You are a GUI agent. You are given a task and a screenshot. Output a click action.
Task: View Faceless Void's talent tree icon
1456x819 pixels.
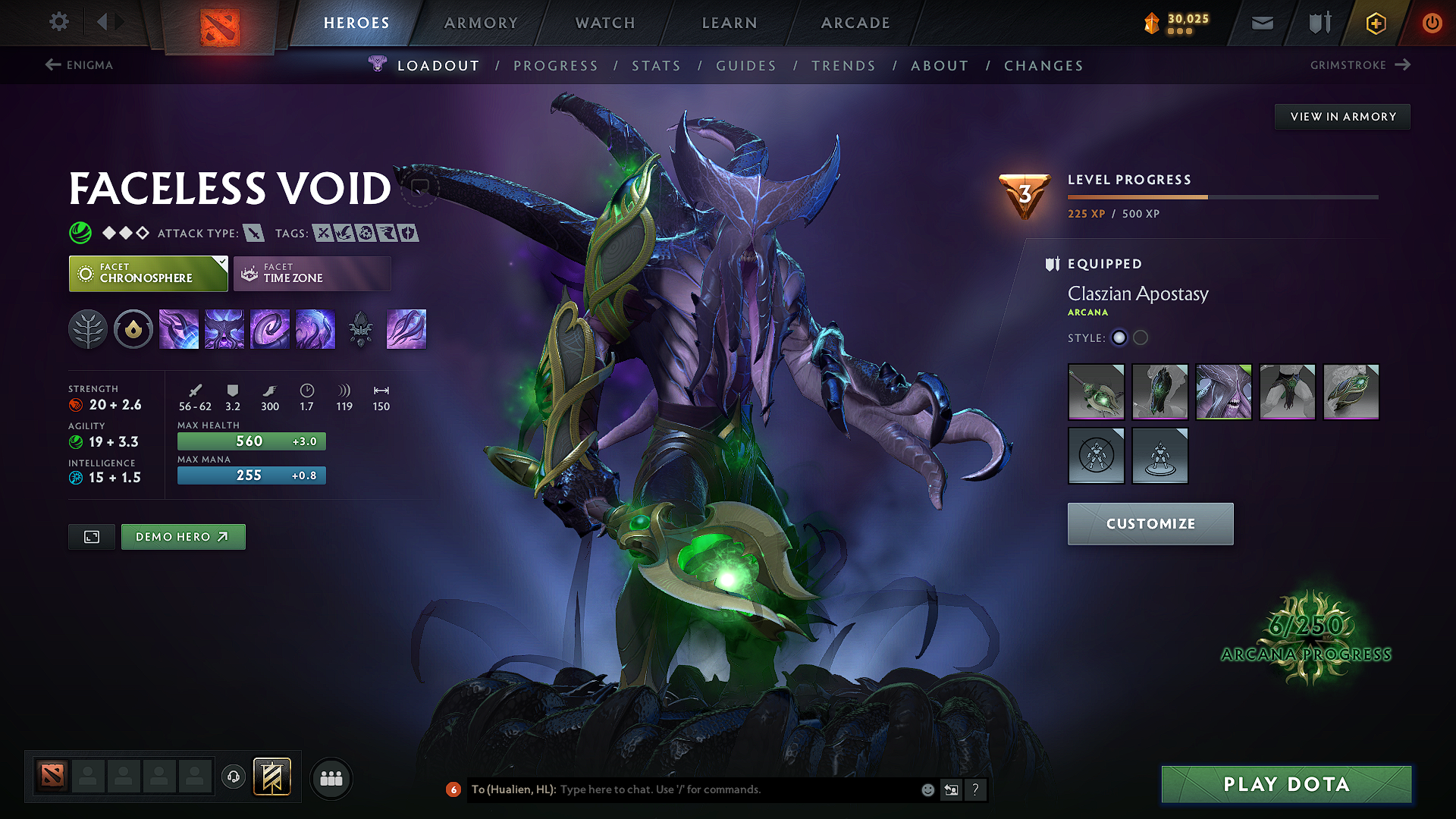tap(87, 328)
